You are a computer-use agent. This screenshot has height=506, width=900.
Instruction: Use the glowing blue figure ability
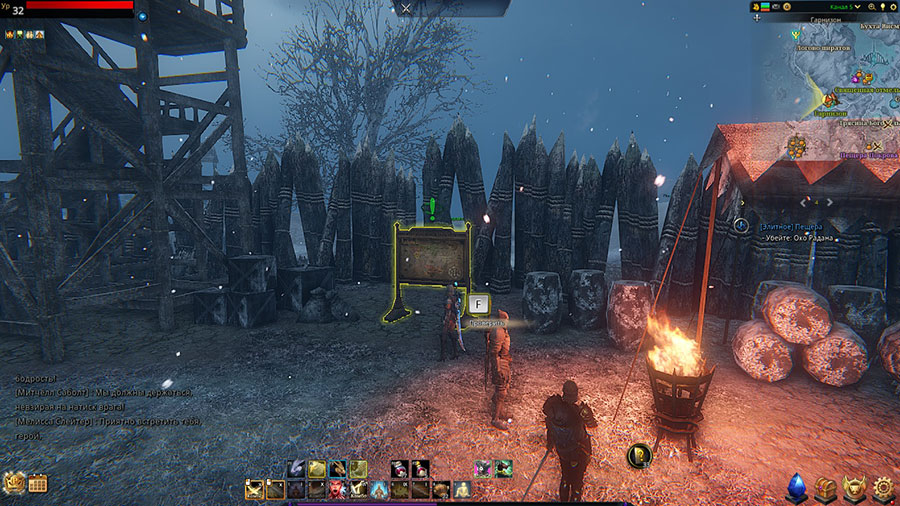click(379, 490)
